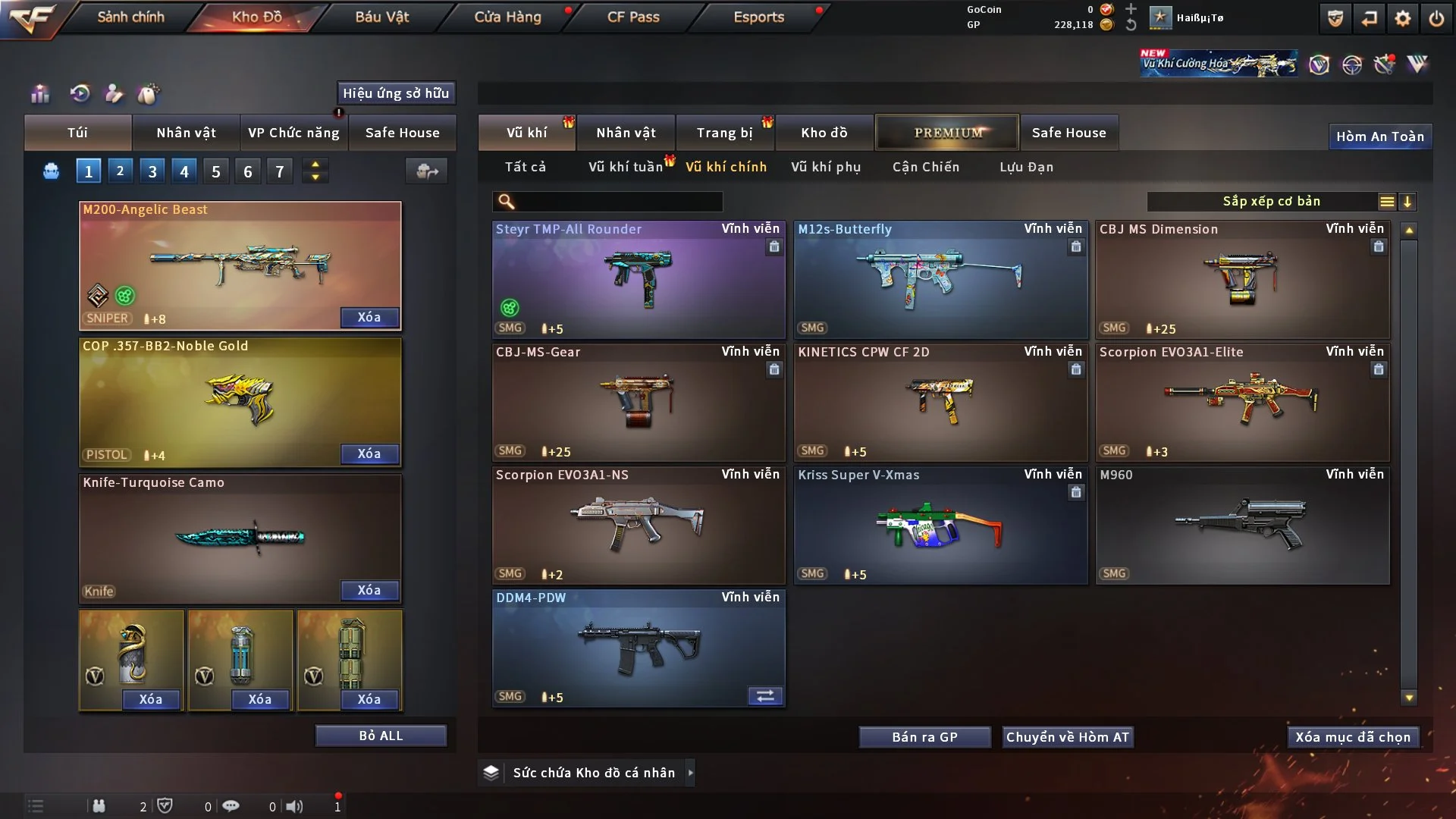Click the weapon search field

pyautogui.click(x=618, y=202)
